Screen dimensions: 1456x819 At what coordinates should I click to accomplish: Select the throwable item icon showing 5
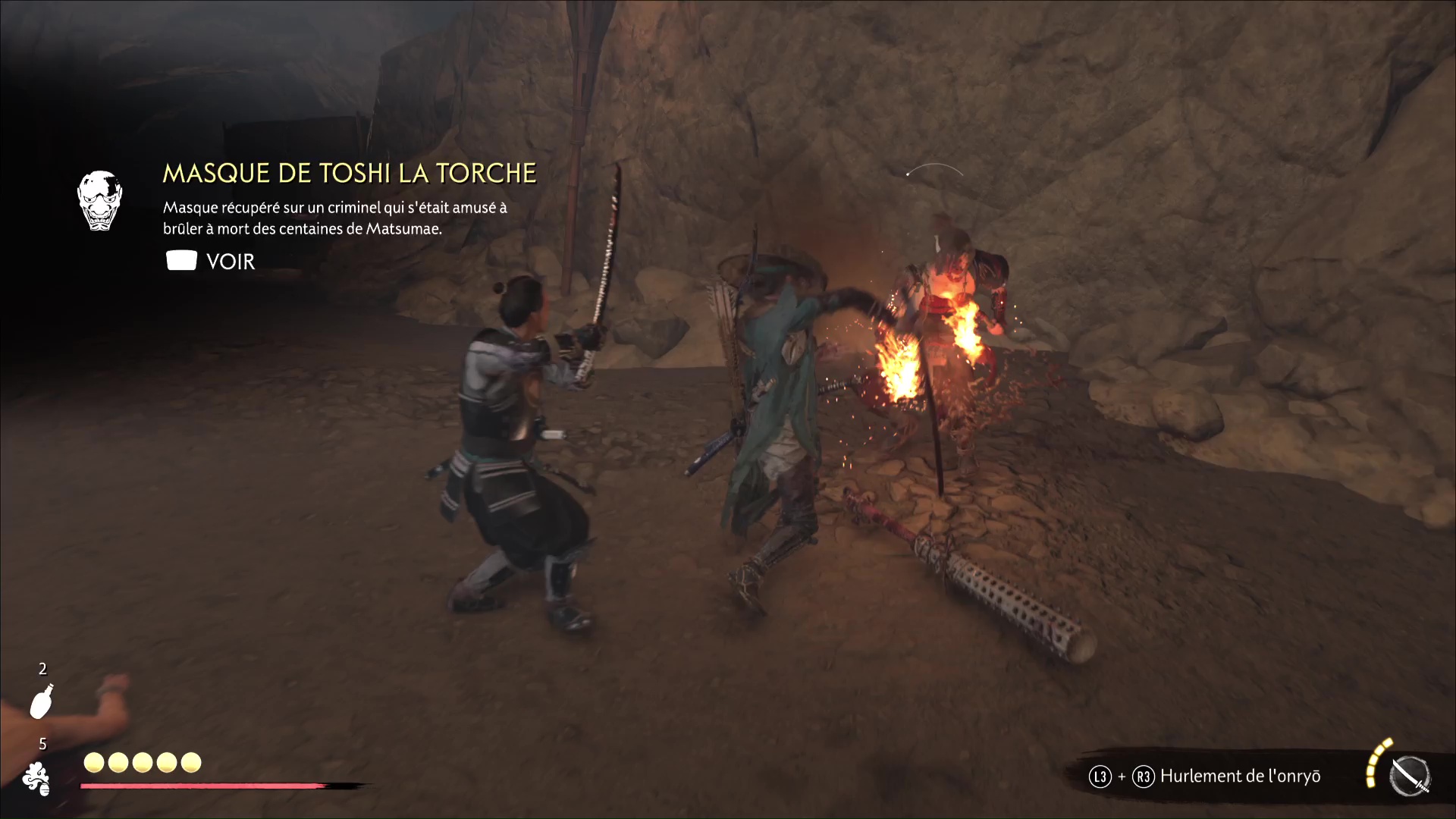[x=36, y=779]
